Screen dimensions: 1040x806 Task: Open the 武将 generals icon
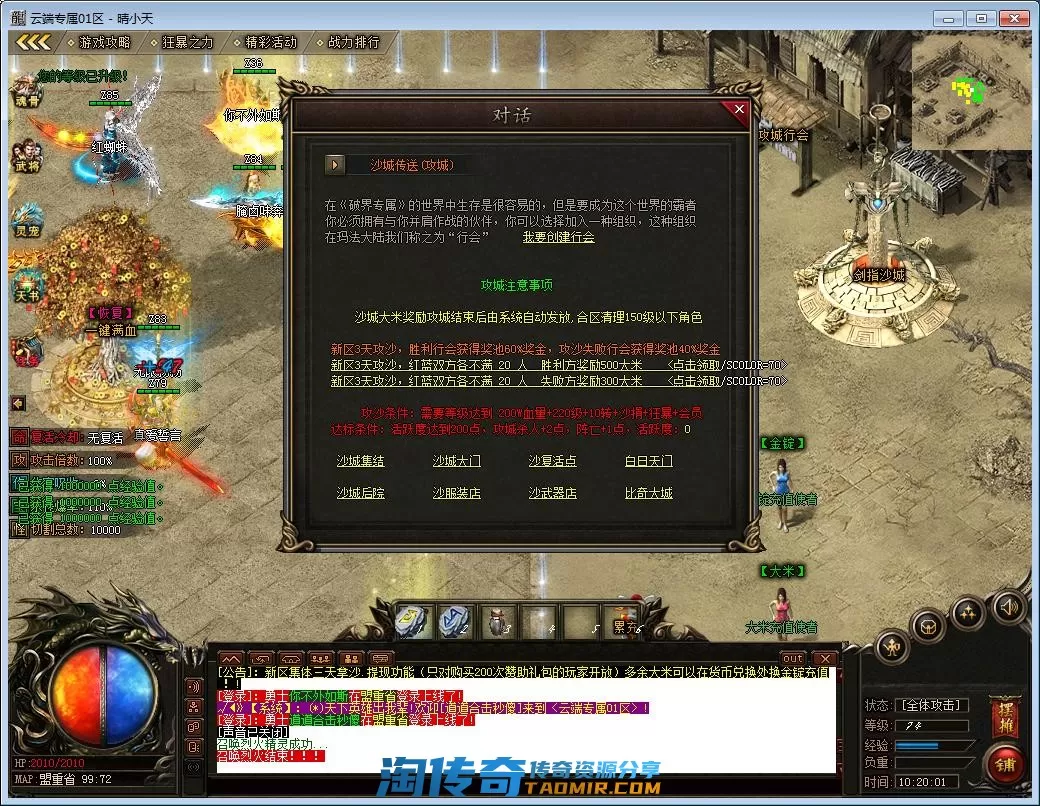click(x=27, y=157)
